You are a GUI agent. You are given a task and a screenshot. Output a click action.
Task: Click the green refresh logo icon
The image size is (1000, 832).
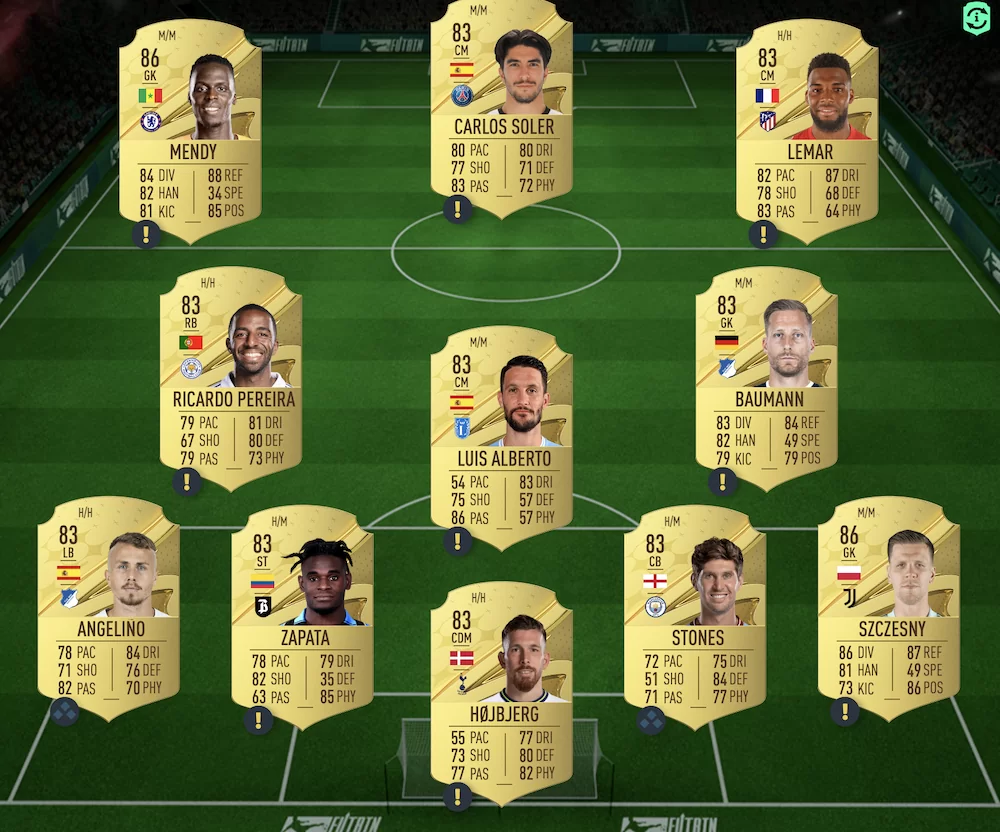(976, 17)
